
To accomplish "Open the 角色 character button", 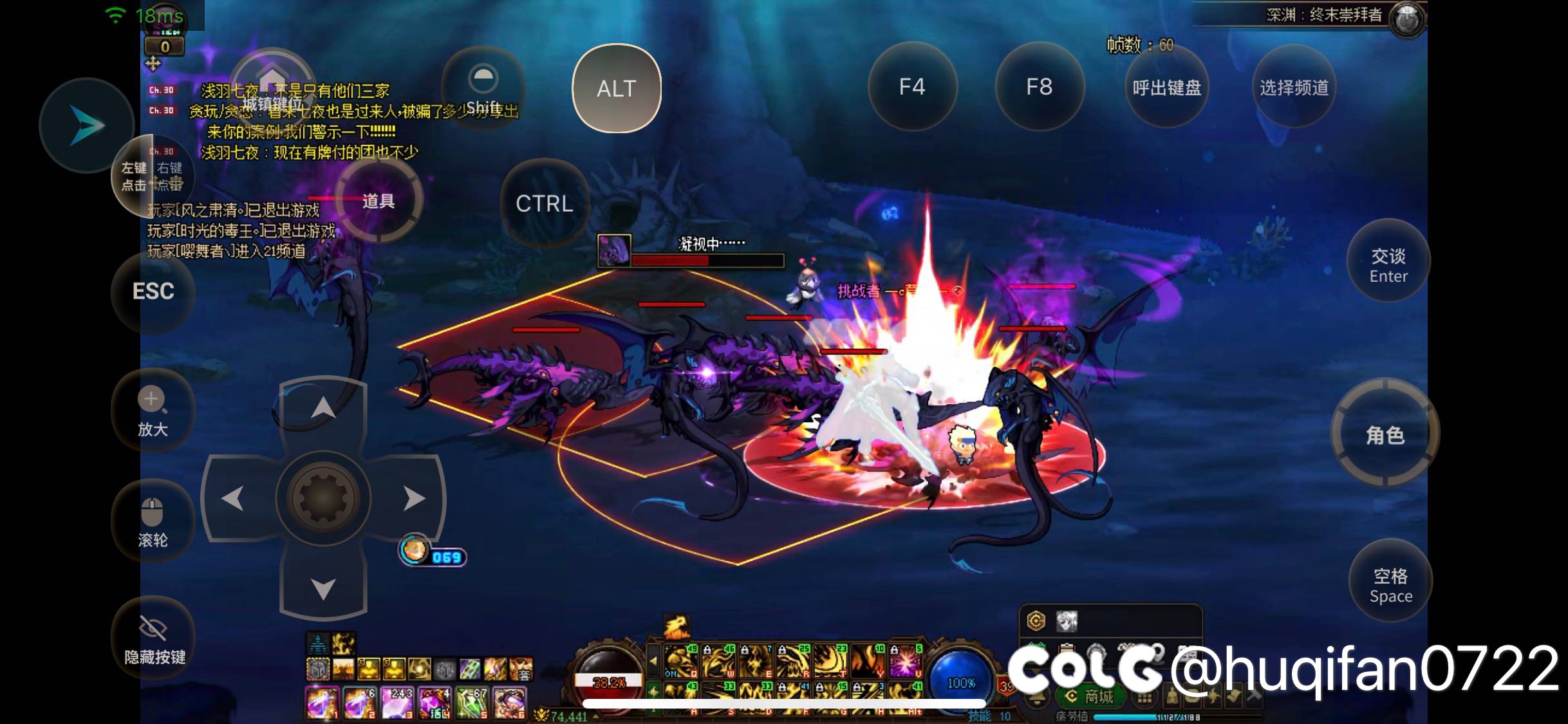I will [x=1385, y=435].
